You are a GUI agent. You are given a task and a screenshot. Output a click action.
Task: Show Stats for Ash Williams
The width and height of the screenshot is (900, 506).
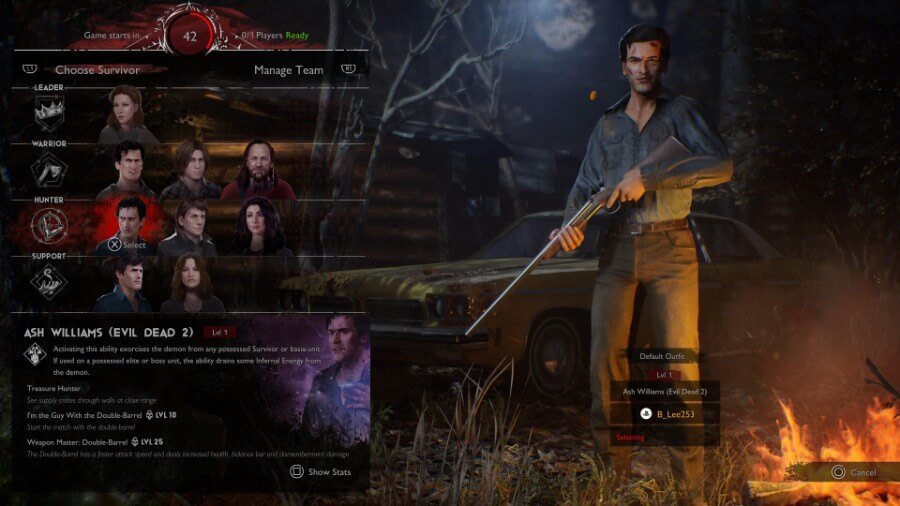click(x=323, y=472)
